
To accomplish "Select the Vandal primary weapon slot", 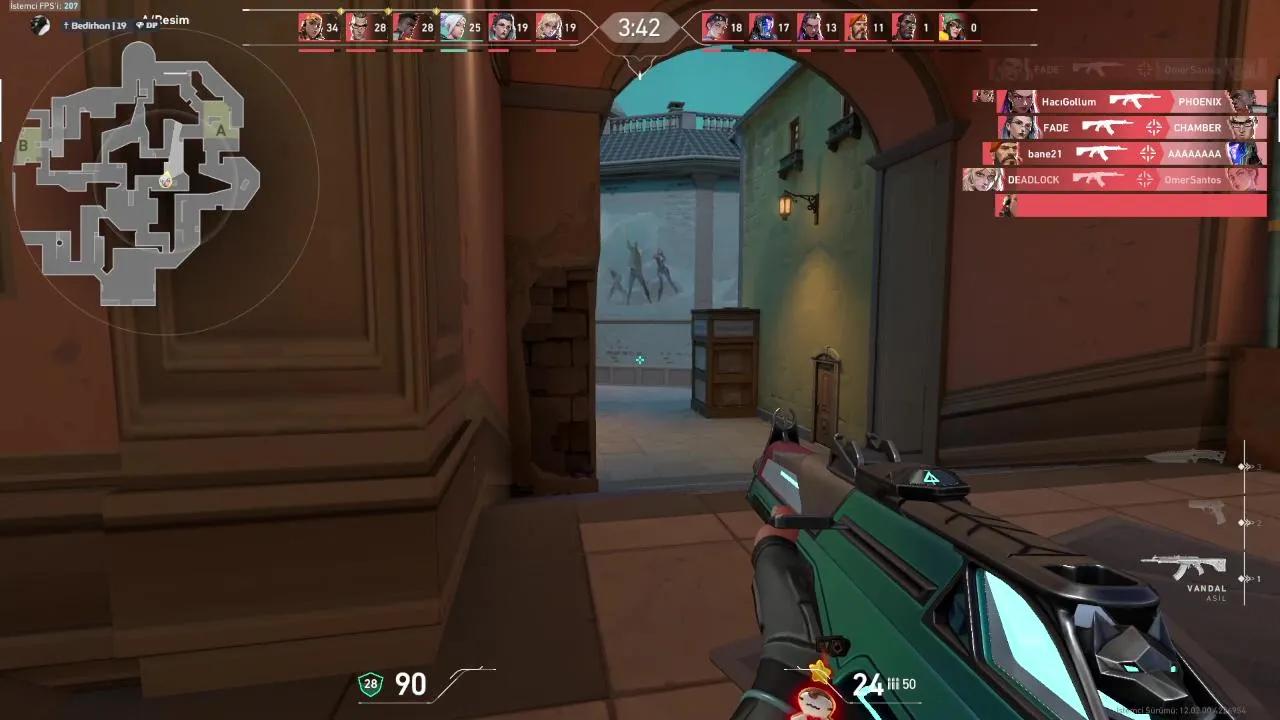I will click(x=1184, y=568).
